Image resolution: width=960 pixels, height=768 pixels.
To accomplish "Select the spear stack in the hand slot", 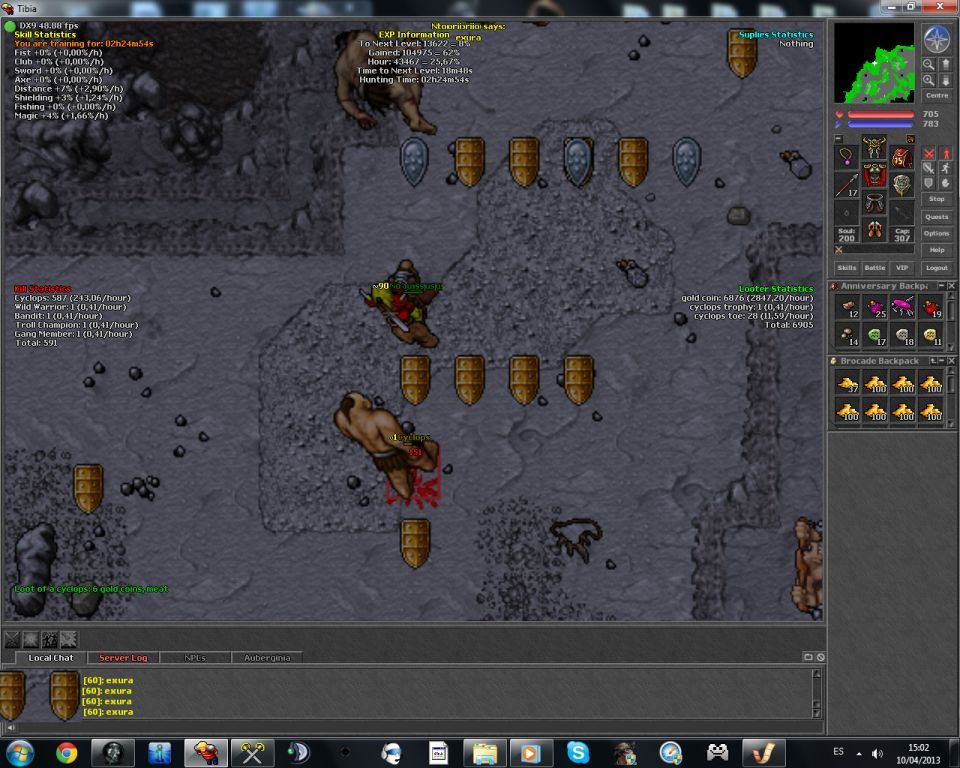I will pos(847,185).
